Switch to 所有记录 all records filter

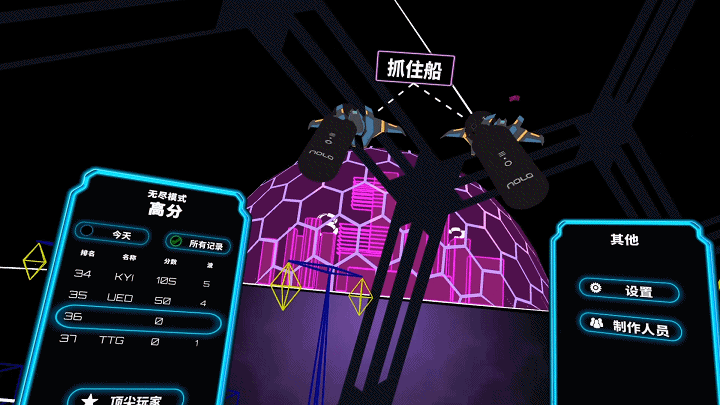(x=198, y=243)
